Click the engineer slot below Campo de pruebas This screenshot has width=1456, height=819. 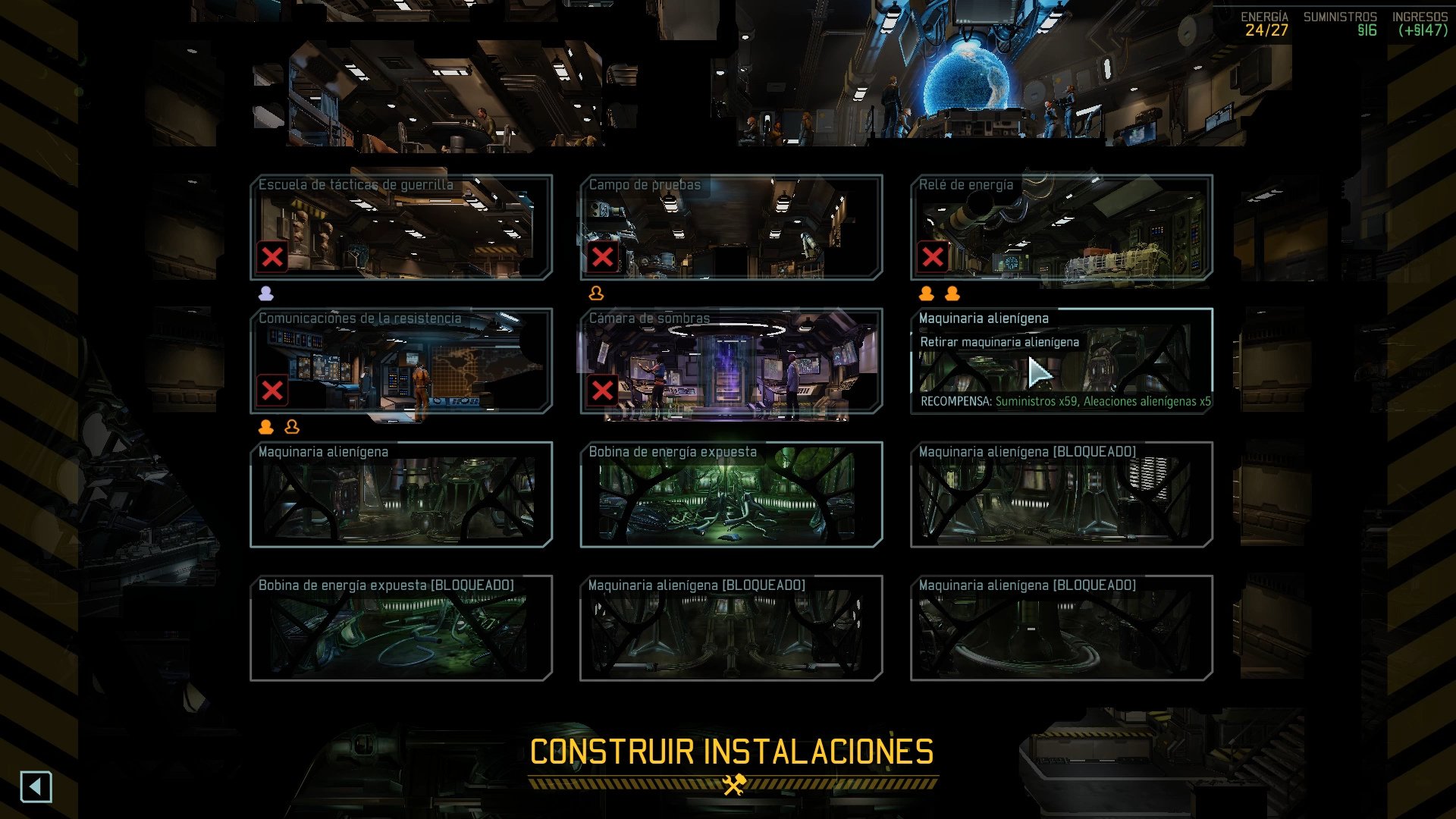[596, 293]
